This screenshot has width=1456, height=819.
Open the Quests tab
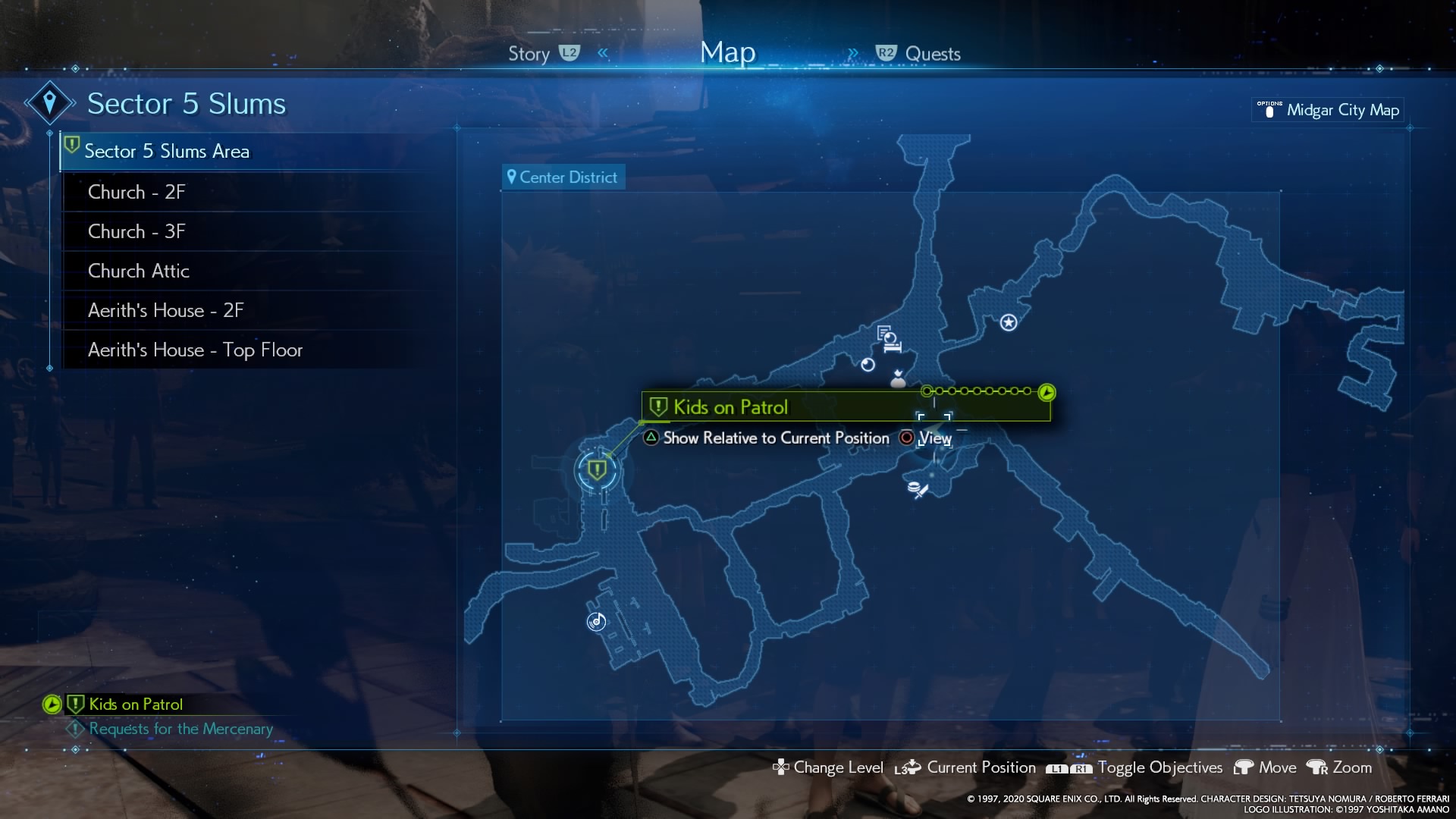(x=932, y=54)
